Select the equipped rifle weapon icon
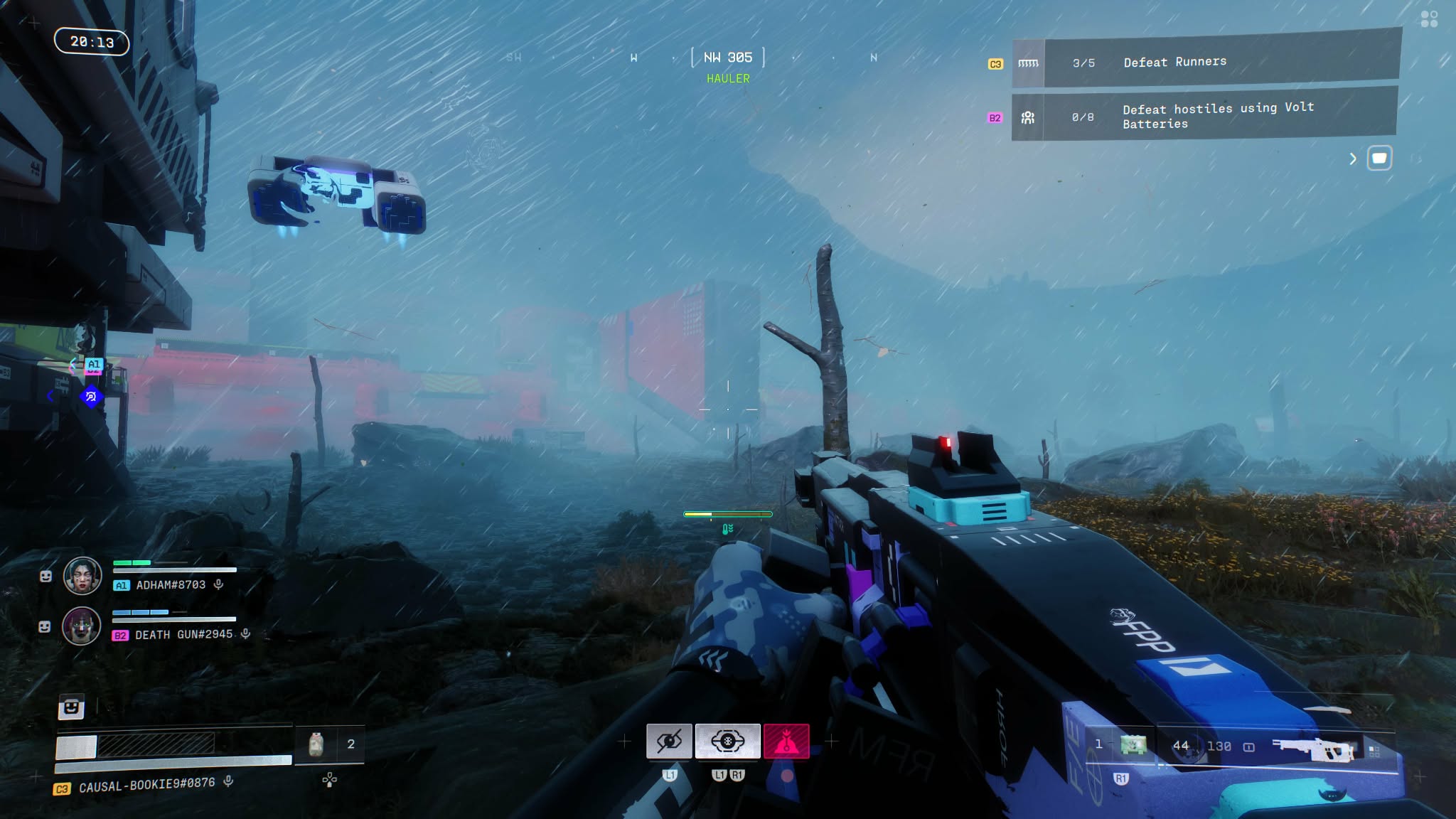Screen dimensions: 1456x819 tap(1314, 749)
